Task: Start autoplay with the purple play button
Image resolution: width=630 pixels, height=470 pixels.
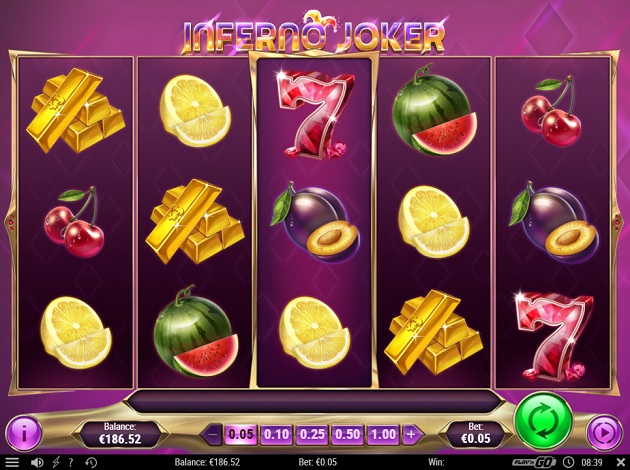Action: point(604,433)
